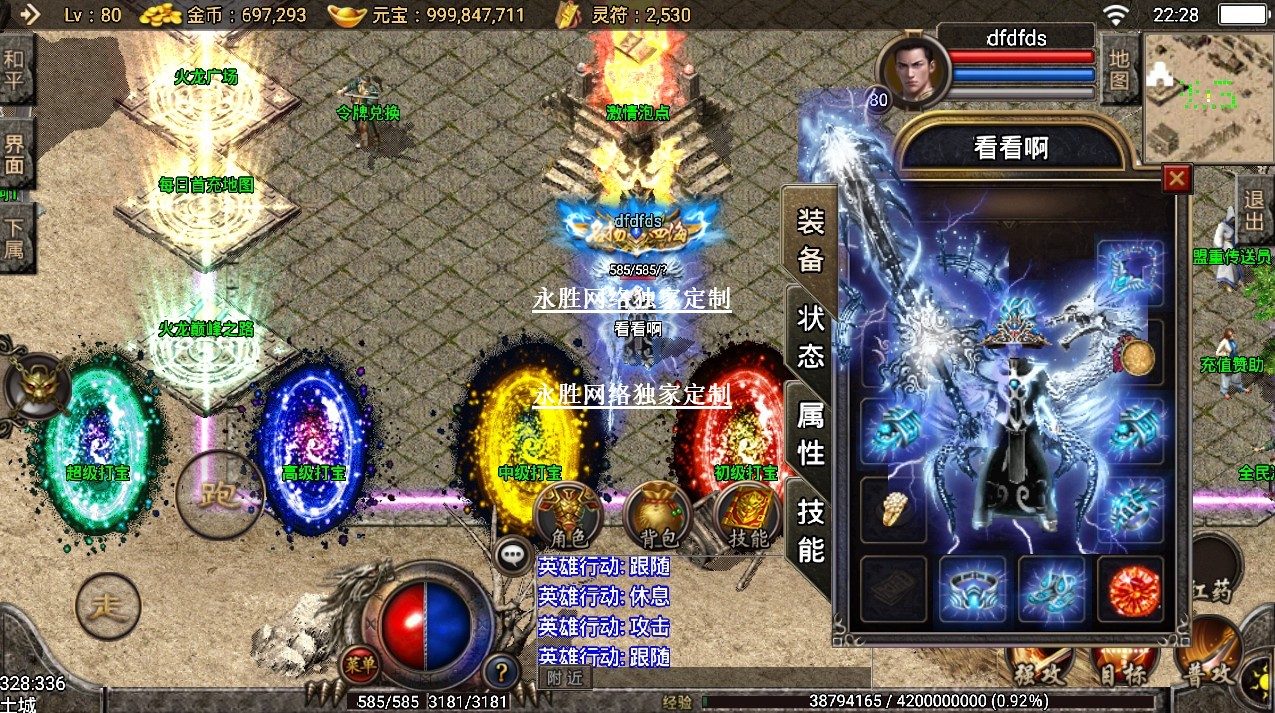The height and width of the screenshot is (713, 1275).
Task: Select the gold ring equipment slot
Action: 893,511
